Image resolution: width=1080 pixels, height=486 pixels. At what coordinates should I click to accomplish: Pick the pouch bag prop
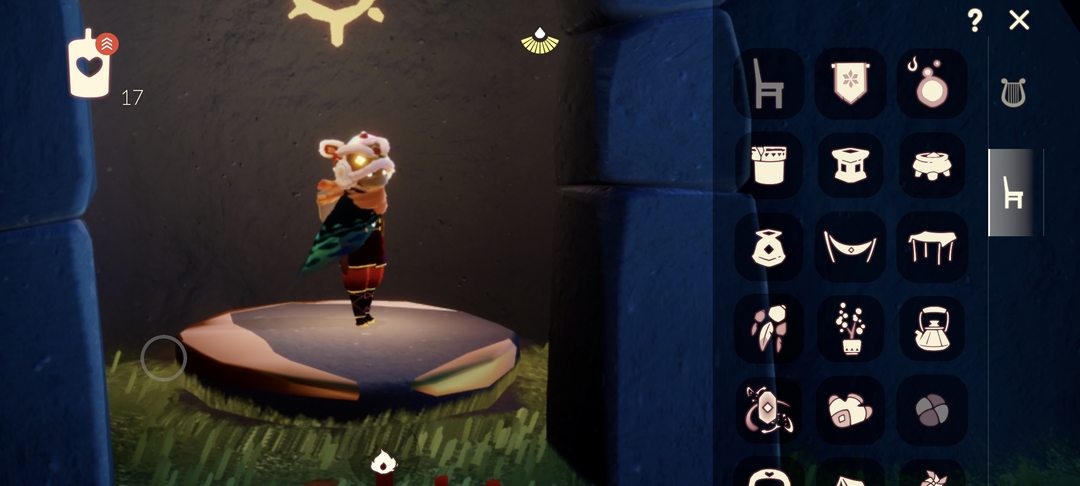[768, 247]
